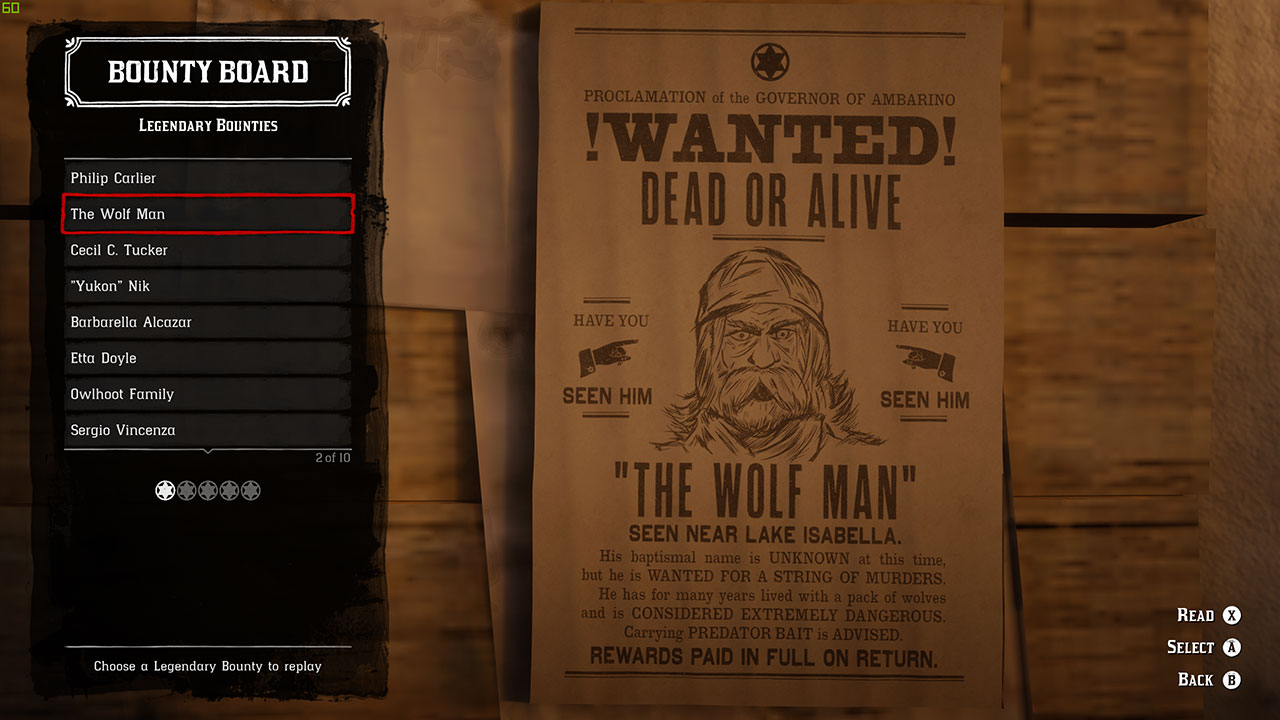Select Philip Carlier from the bounty list
1280x720 pixels.
tap(207, 178)
